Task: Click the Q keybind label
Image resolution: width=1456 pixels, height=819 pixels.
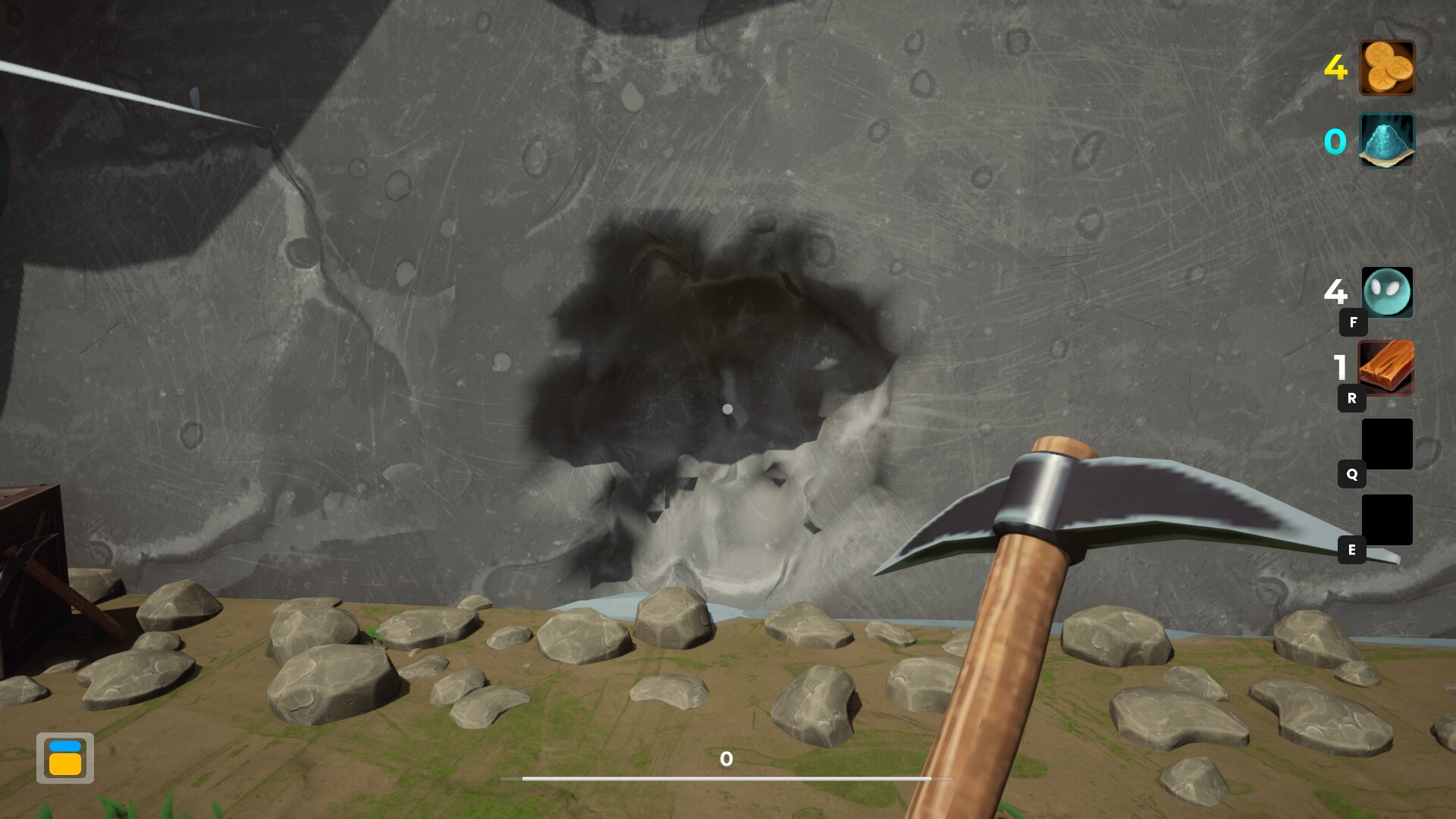Action: click(1351, 474)
